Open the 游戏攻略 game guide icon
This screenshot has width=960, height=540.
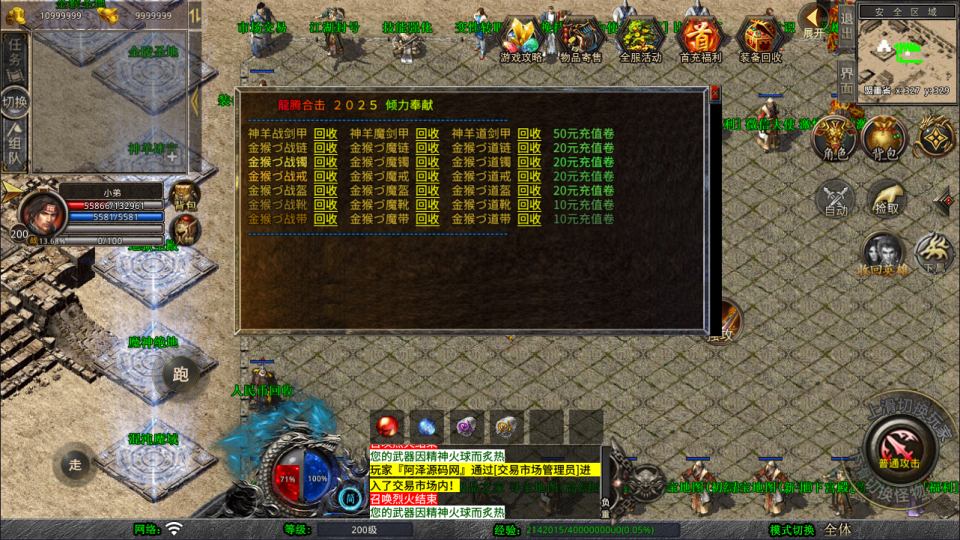[x=525, y=40]
